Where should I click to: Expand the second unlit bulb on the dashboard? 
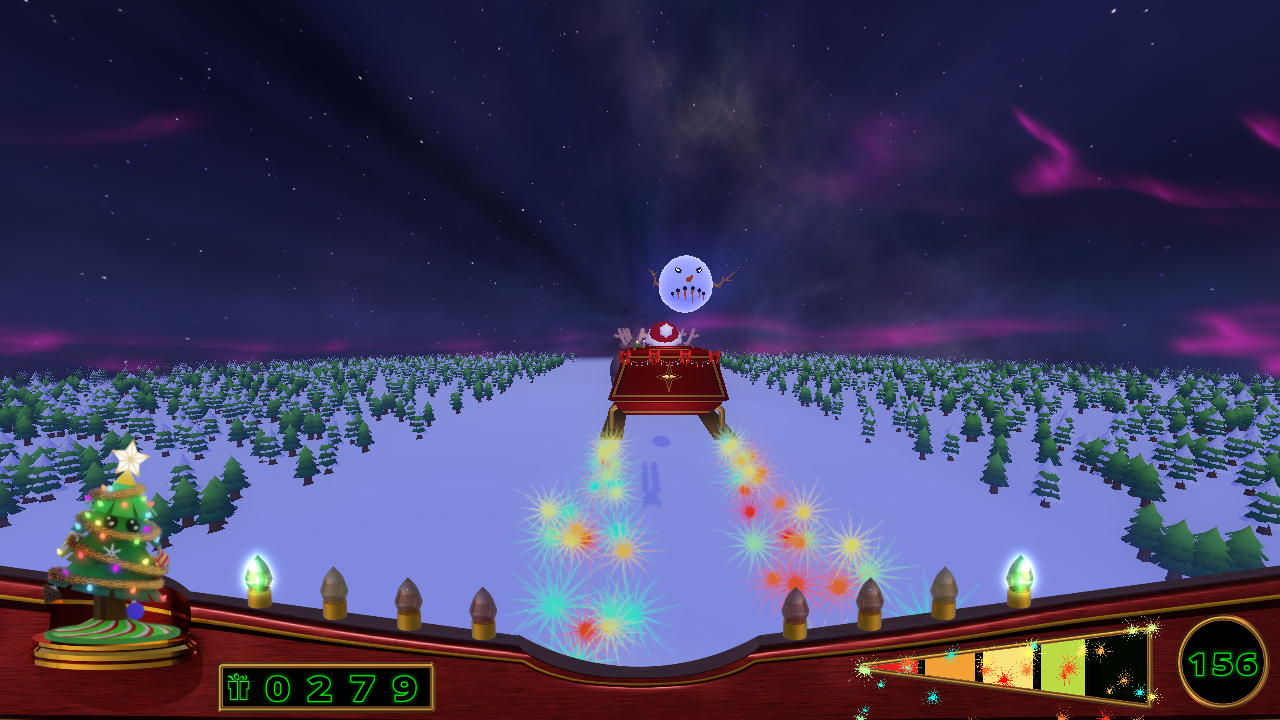(x=410, y=600)
